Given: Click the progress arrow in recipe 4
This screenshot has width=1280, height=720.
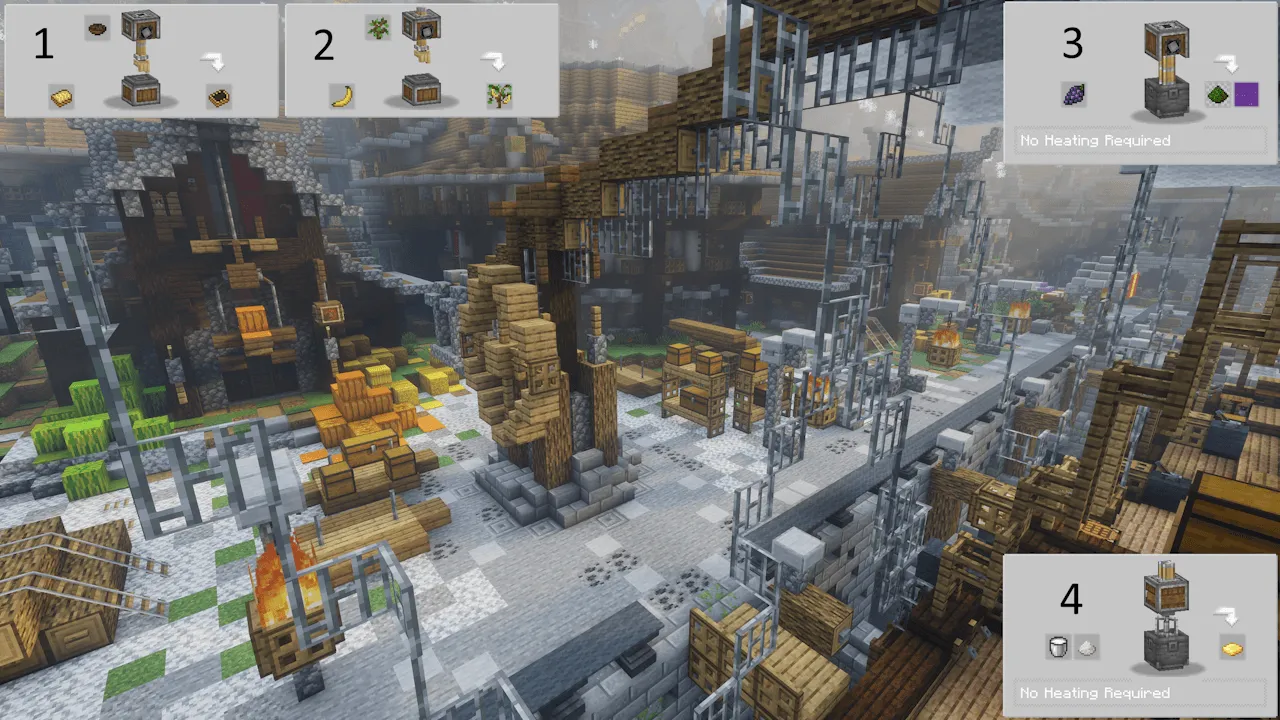Looking at the screenshot, I should tap(1227, 617).
